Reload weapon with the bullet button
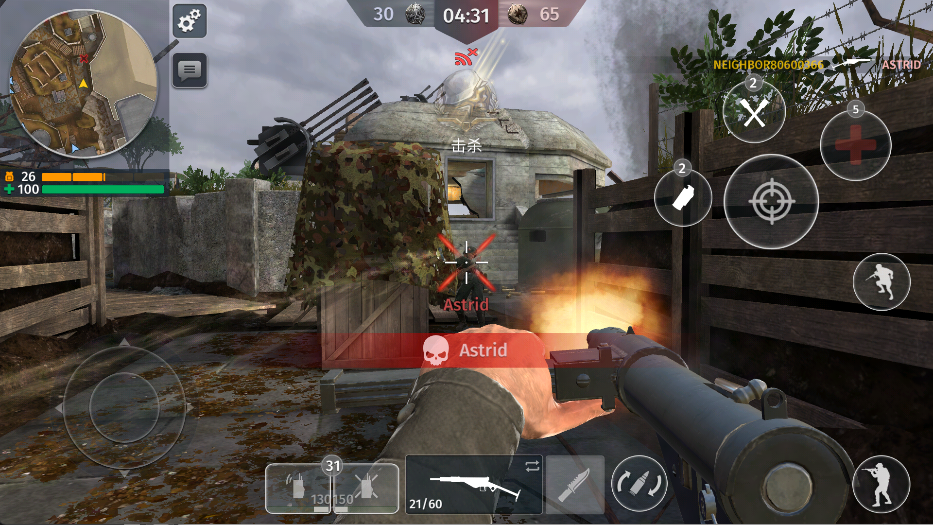This screenshot has height=525, width=933. coord(639,484)
